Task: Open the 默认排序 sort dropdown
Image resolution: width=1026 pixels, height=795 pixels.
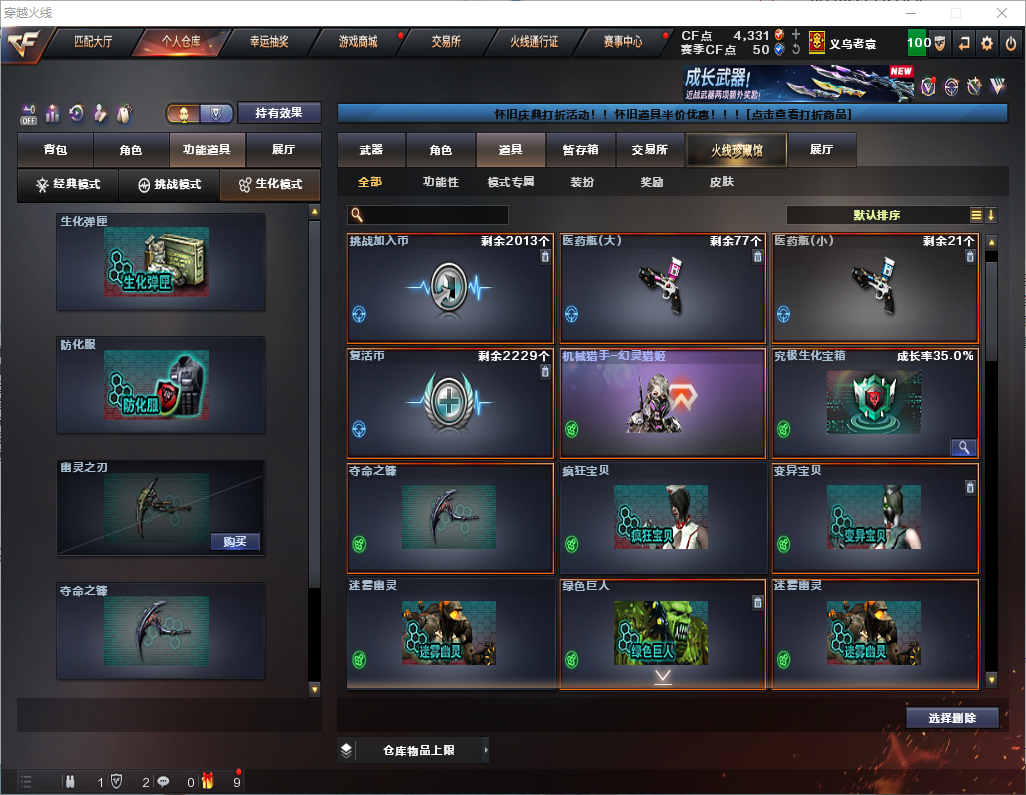Action: point(875,215)
